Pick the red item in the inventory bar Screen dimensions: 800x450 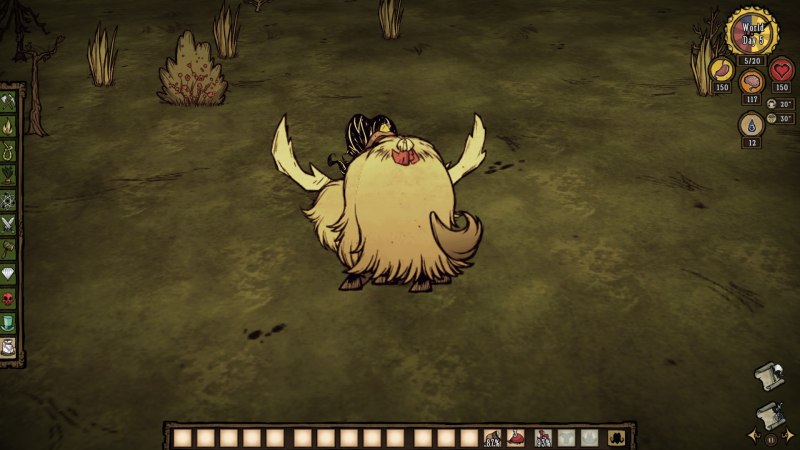click(517, 437)
